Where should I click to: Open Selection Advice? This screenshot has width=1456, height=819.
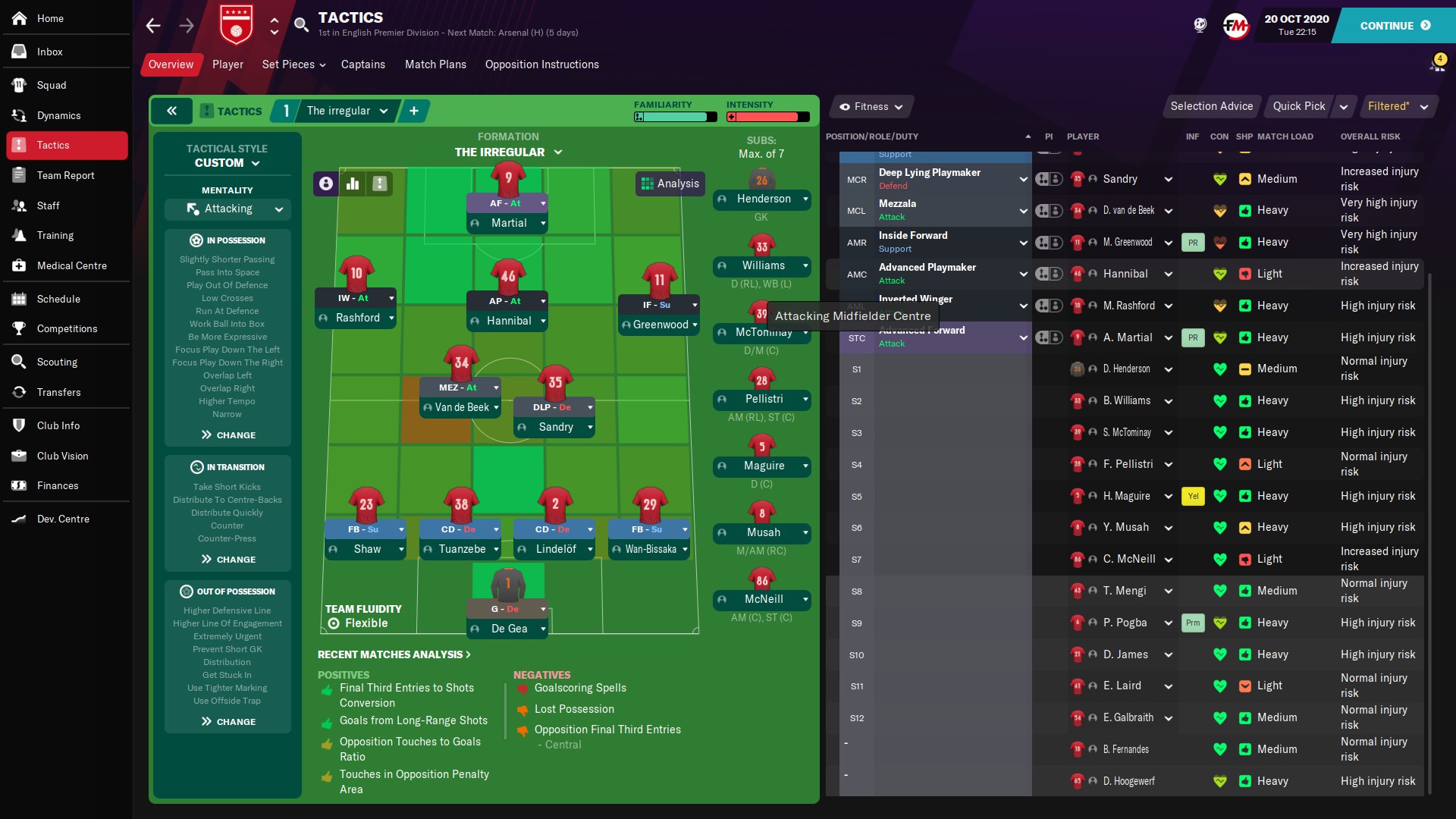pyautogui.click(x=1211, y=106)
